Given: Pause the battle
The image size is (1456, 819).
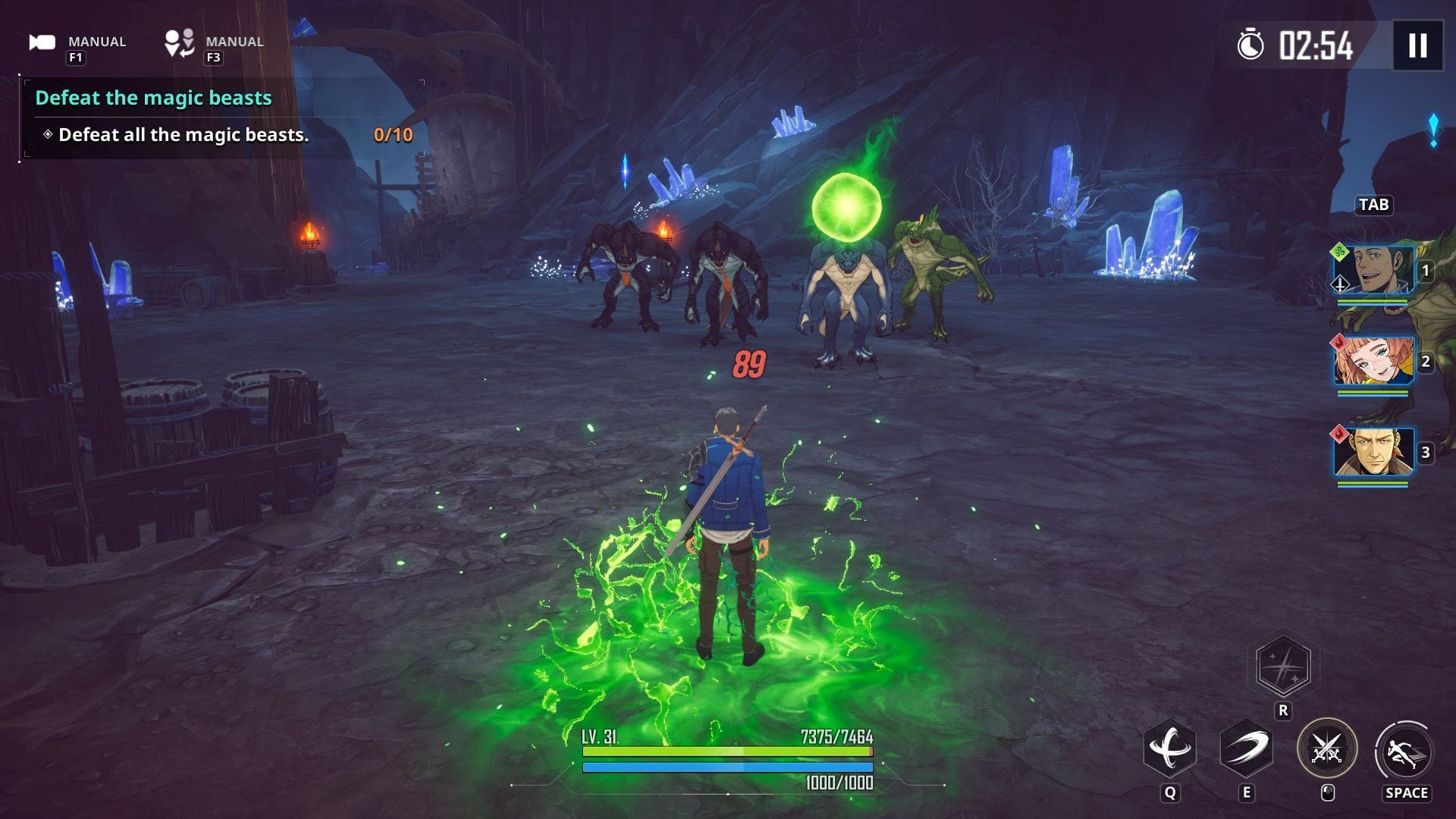Looking at the screenshot, I should (x=1417, y=45).
